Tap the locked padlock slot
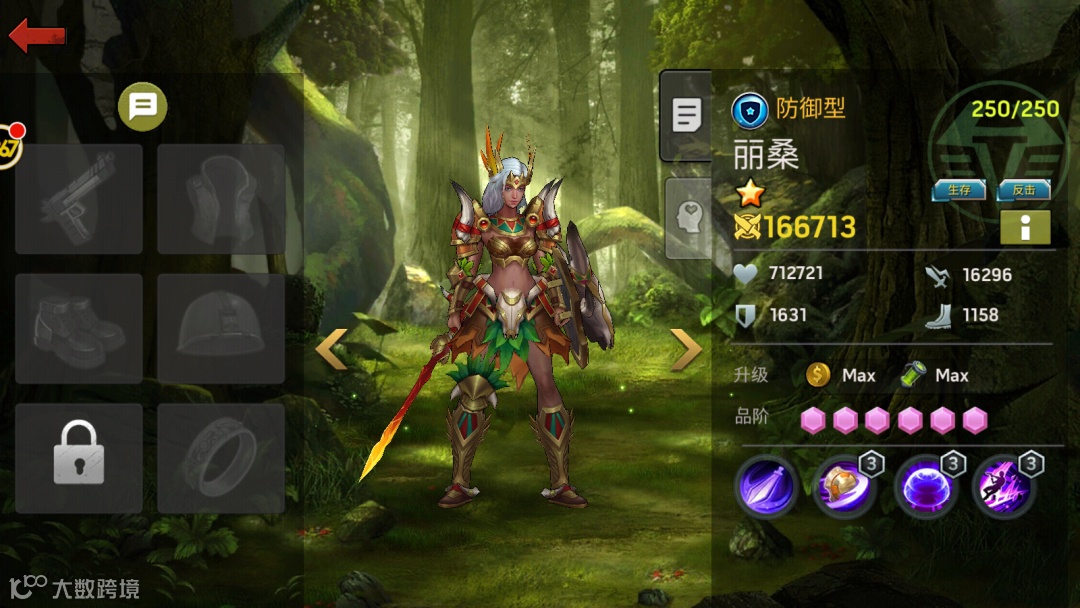Viewport: 1080px width, 608px height. tap(79, 458)
